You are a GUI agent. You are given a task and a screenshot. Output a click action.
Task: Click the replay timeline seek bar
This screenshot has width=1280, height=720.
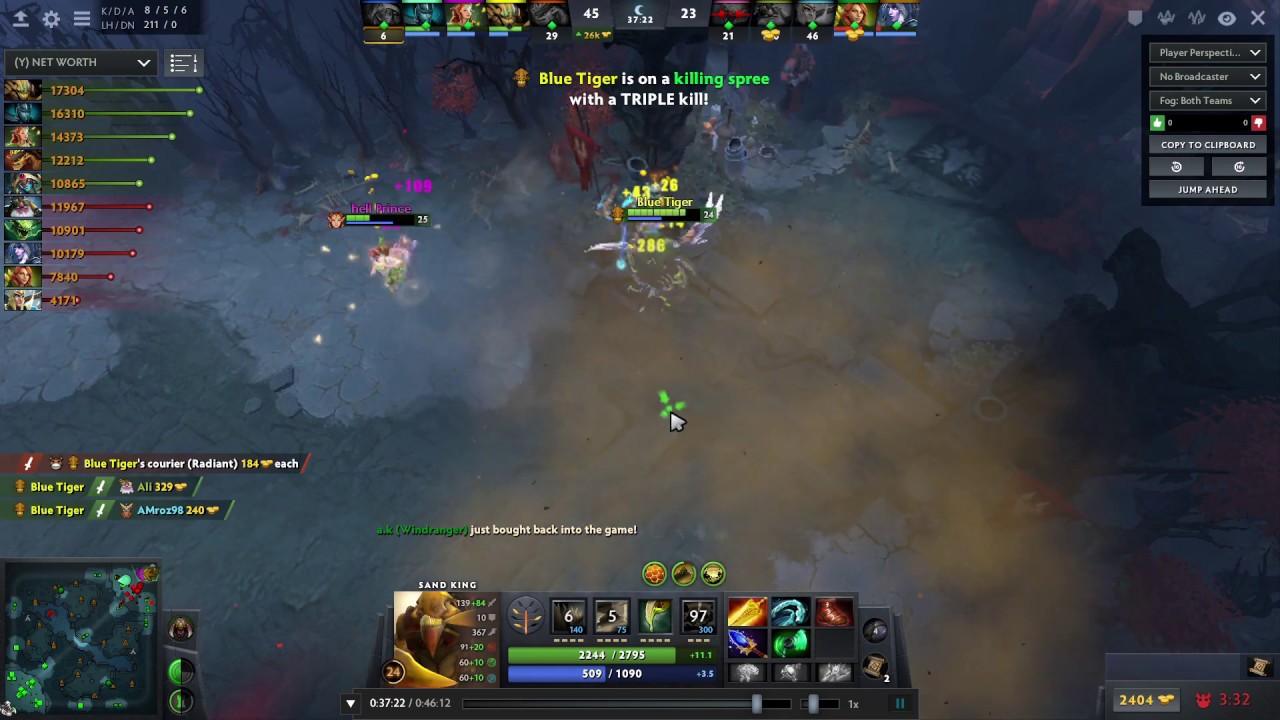pos(620,703)
